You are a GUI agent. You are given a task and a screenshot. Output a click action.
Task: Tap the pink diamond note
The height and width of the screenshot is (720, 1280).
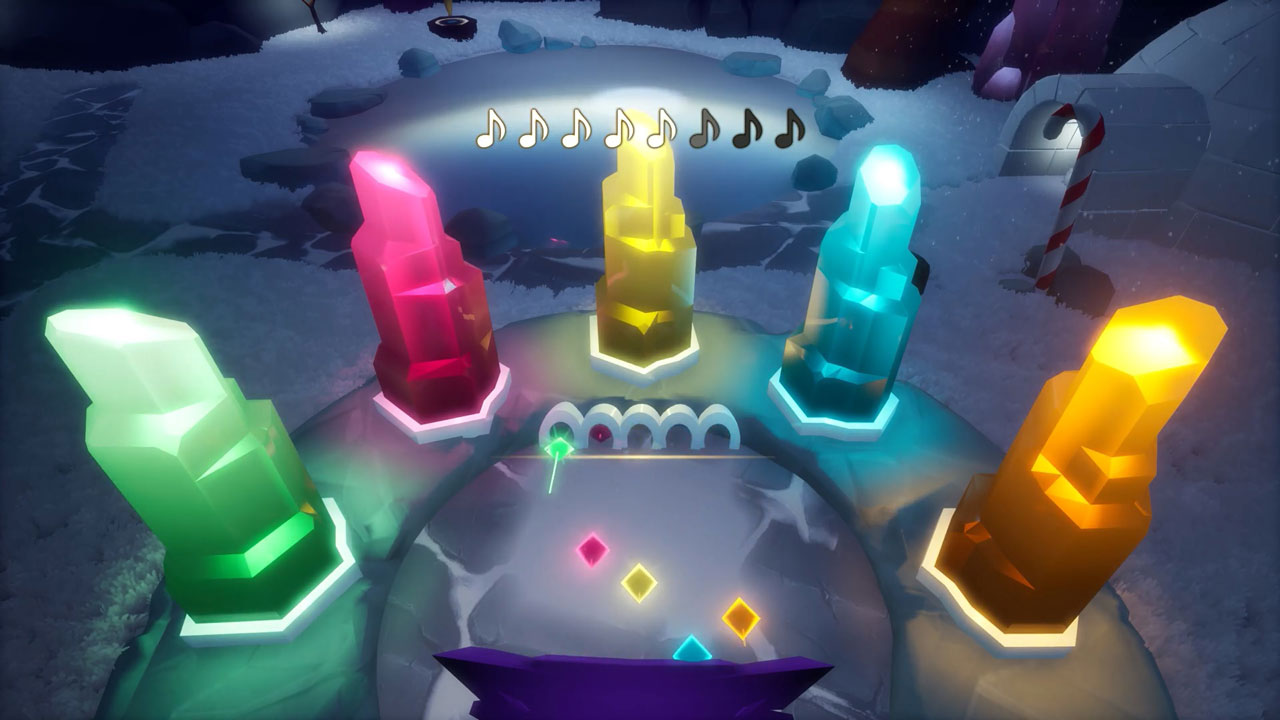(x=593, y=549)
